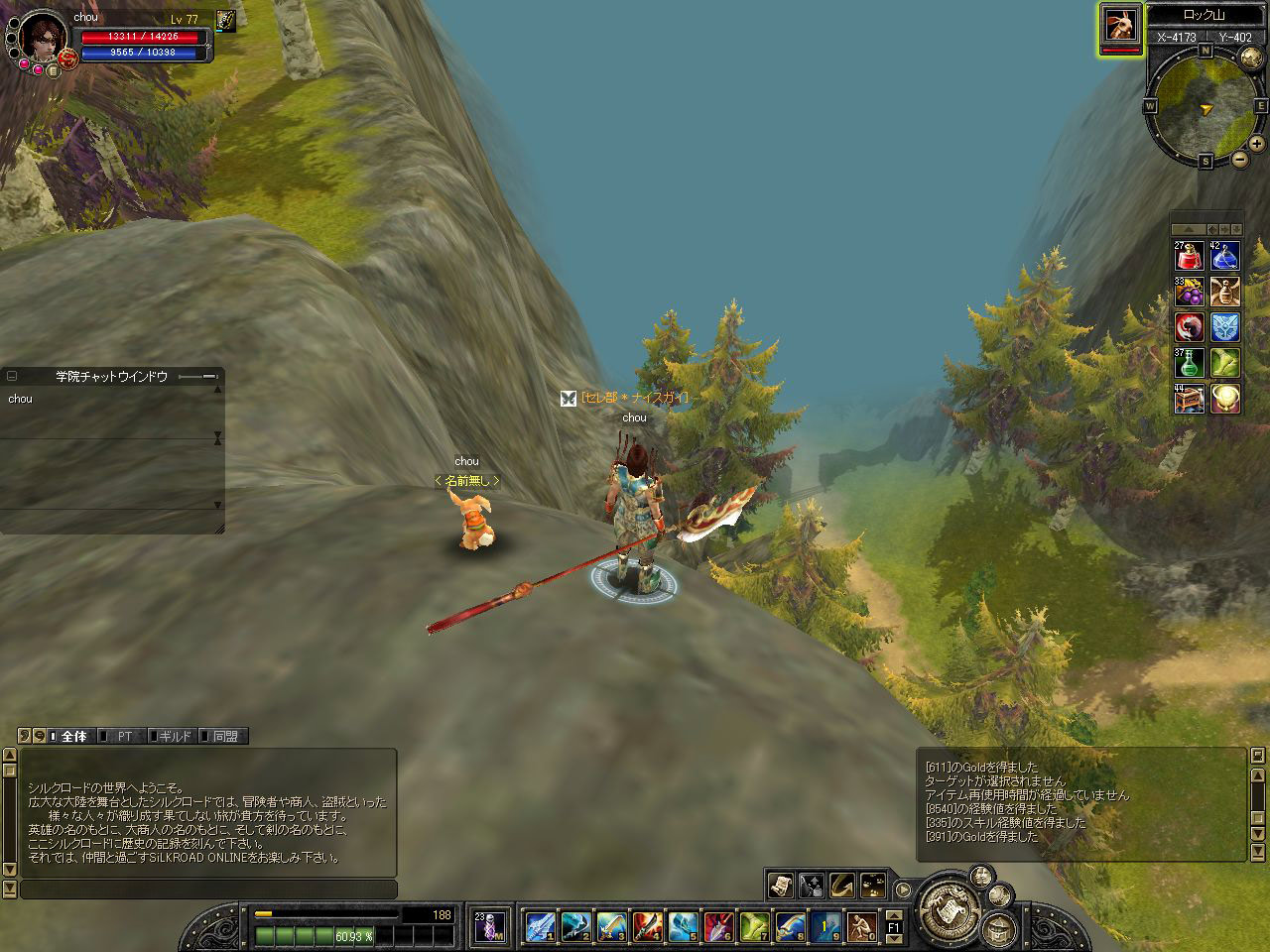Switch hotbar page up above F1

pyautogui.click(x=894, y=912)
